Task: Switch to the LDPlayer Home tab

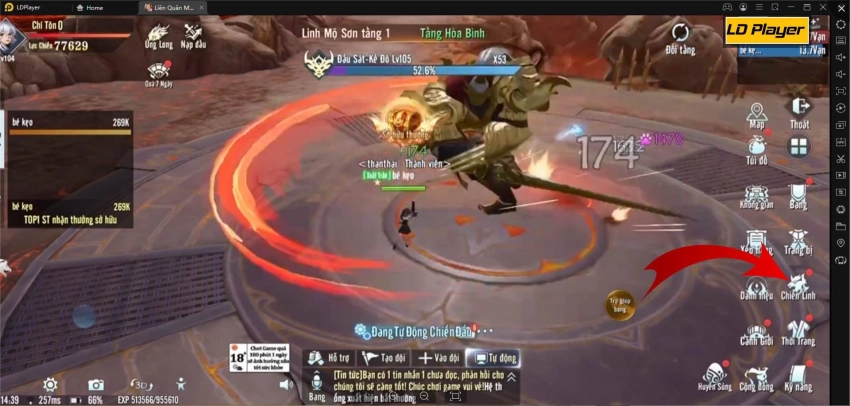Action: (90, 7)
